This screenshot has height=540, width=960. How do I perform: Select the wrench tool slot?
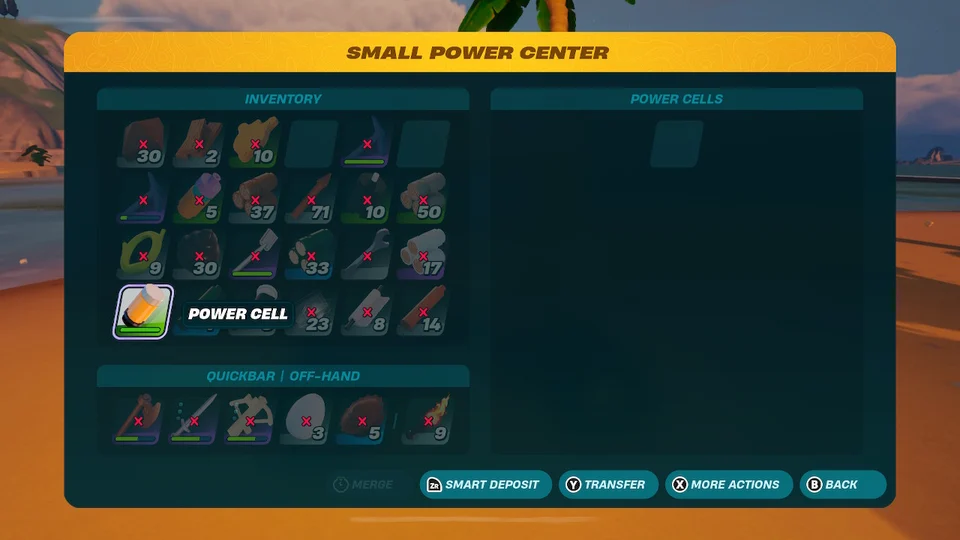[x=366, y=255]
